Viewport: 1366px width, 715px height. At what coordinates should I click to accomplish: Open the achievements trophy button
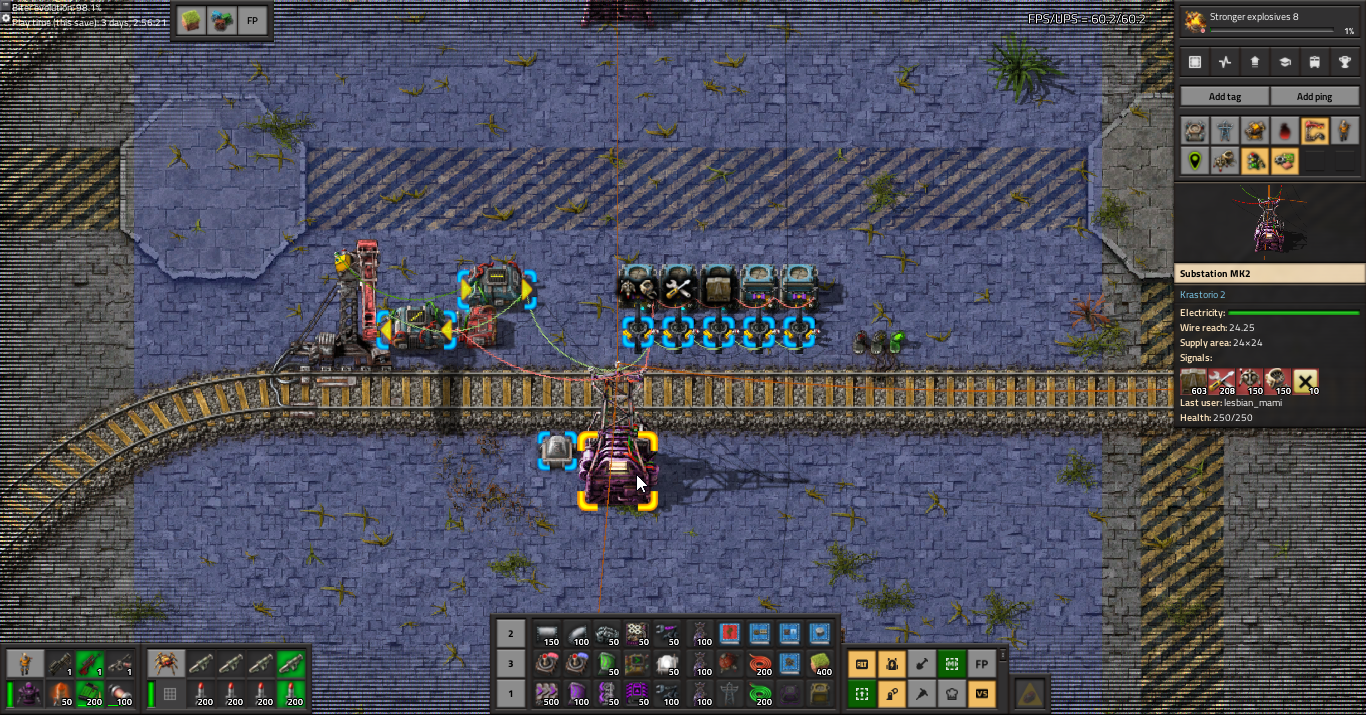[1345, 62]
